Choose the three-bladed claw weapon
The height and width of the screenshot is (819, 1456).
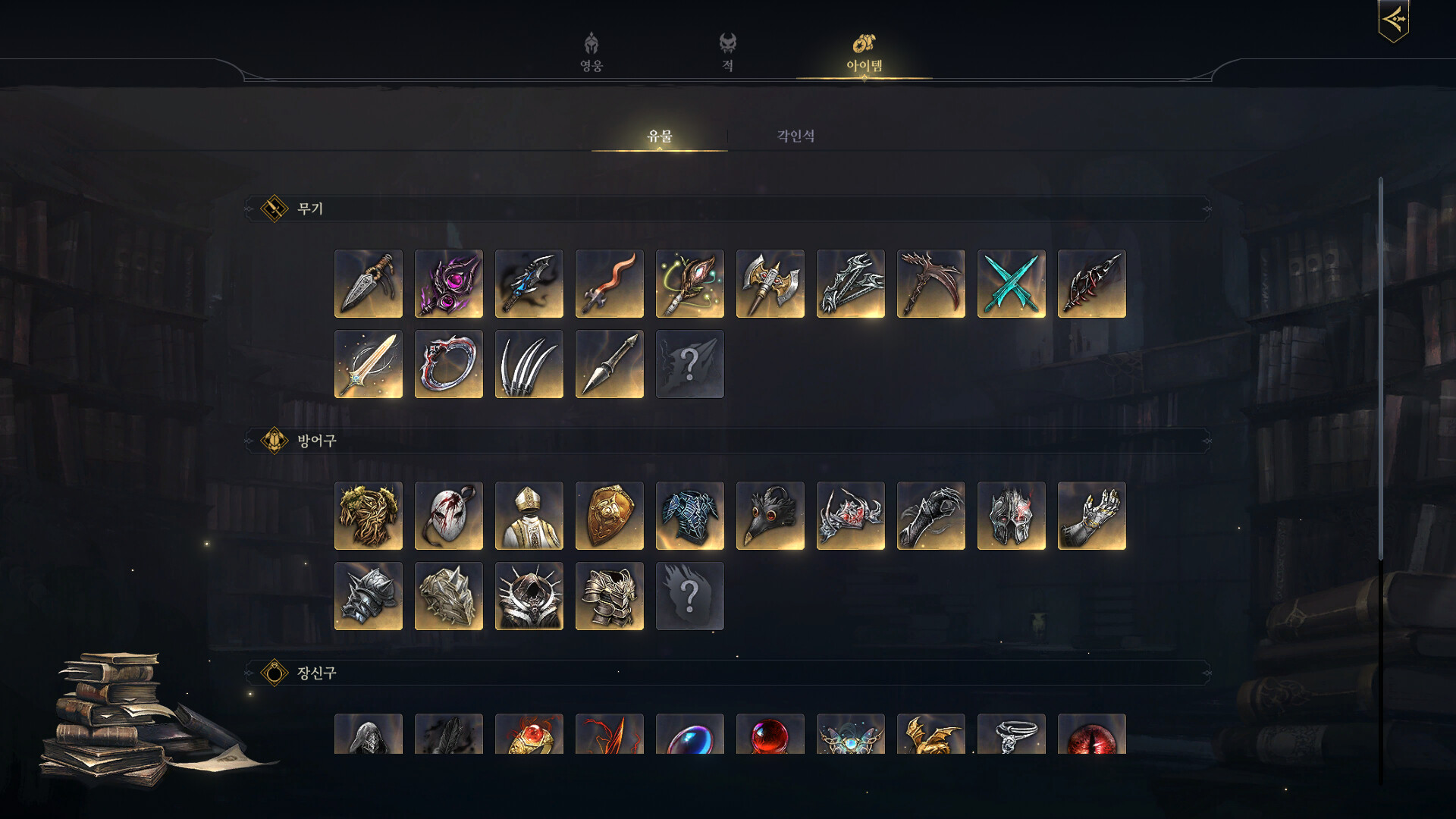pyautogui.click(x=529, y=364)
